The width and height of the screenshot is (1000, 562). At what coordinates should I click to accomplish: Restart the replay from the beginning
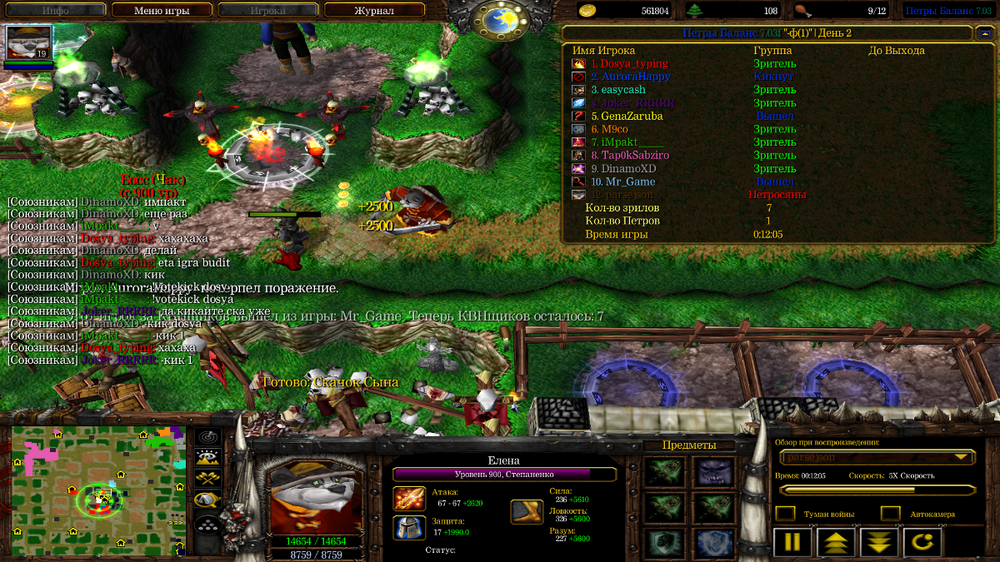point(923,543)
